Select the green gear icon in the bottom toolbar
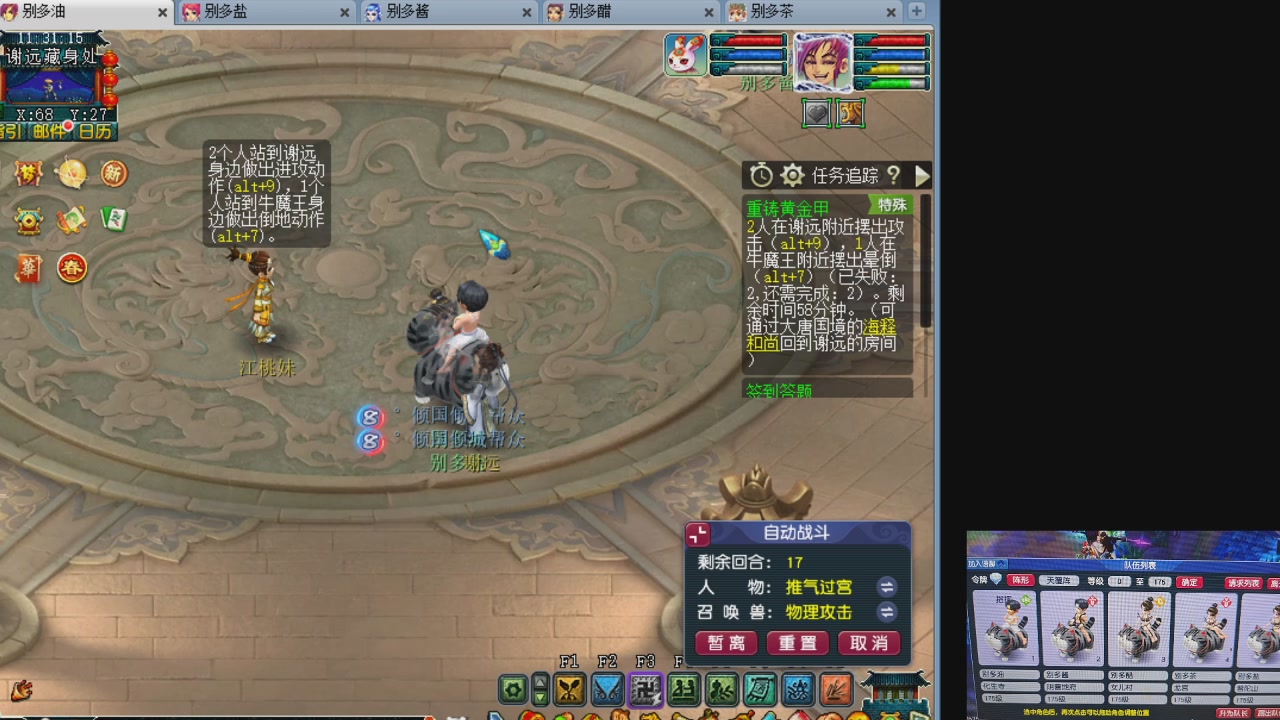This screenshot has height=720, width=1280. click(x=512, y=690)
